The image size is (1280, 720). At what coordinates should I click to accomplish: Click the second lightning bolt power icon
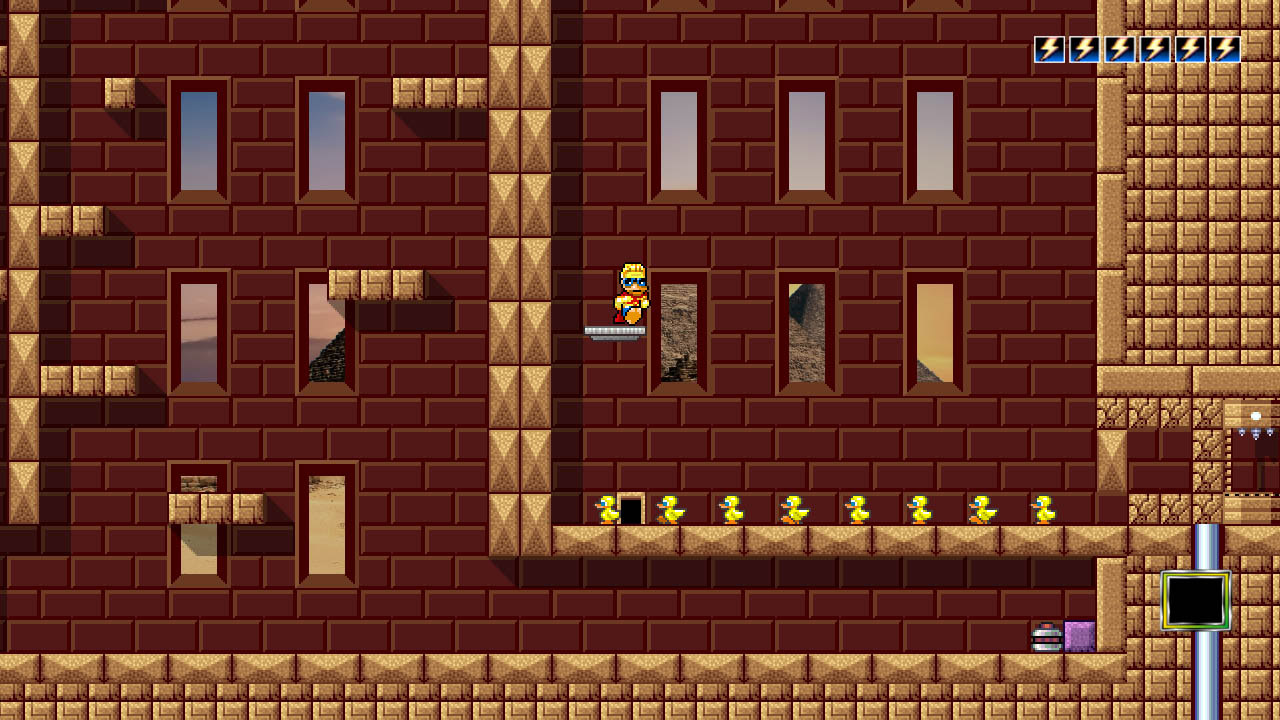pos(1083,48)
